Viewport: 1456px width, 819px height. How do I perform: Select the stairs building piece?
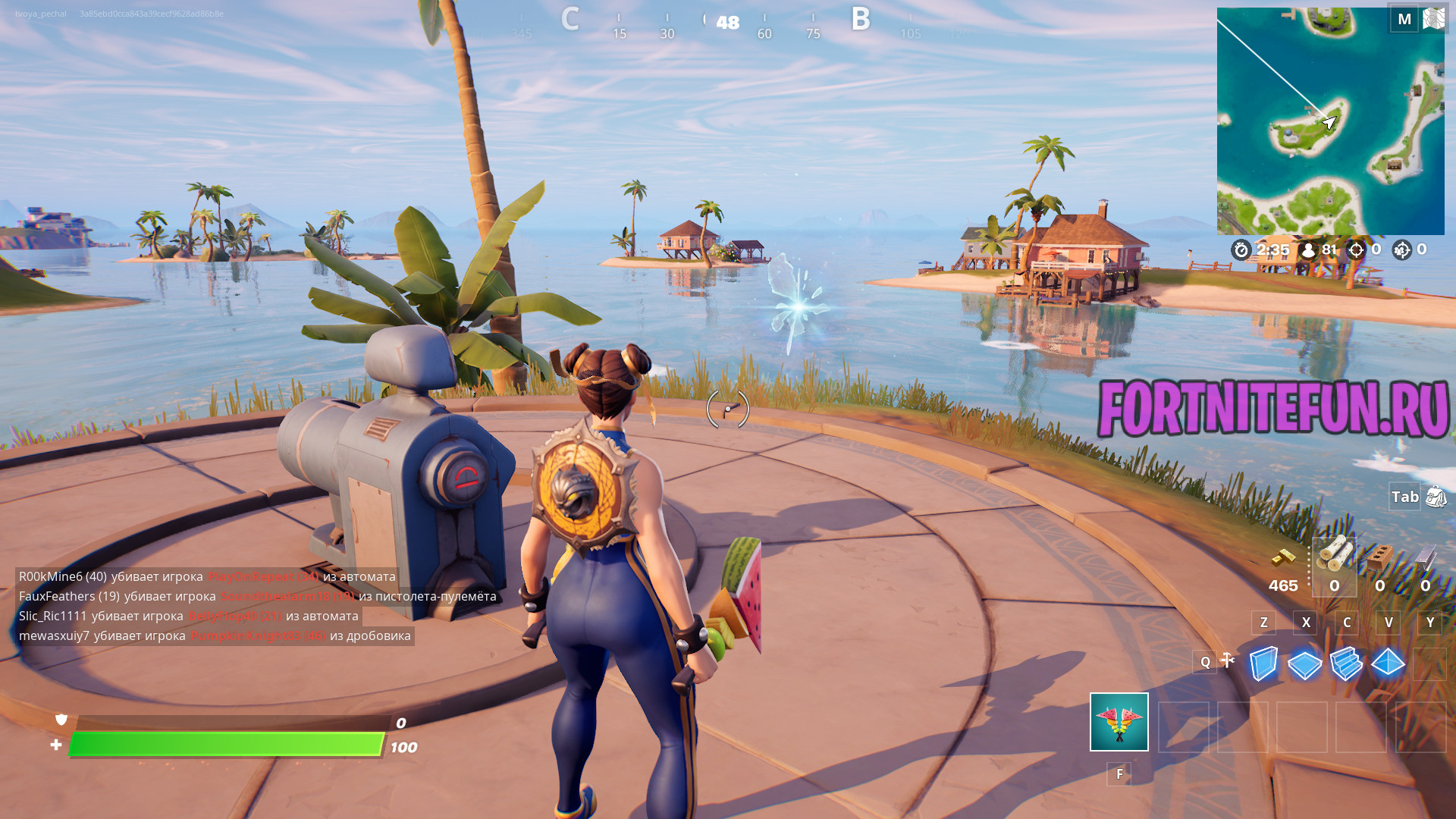tap(1346, 664)
